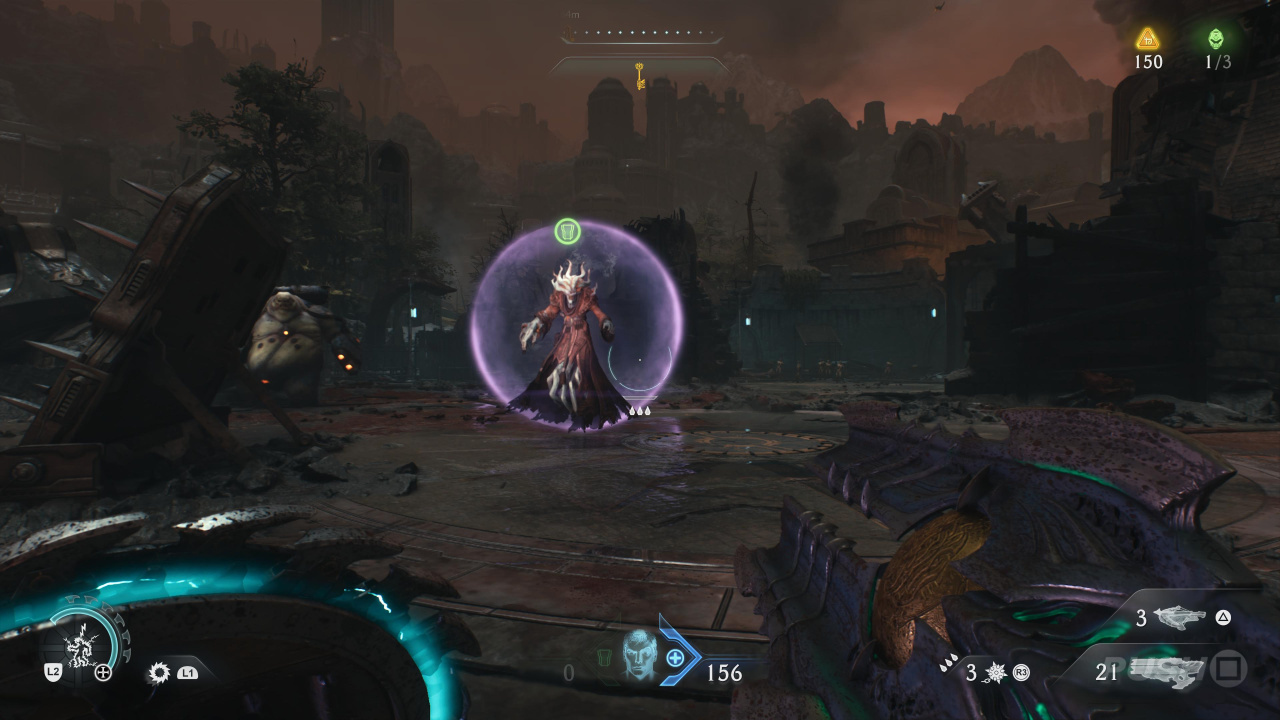The height and width of the screenshot is (720, 1280).
Task: Select the faded green armor icon
Action: 604,658
